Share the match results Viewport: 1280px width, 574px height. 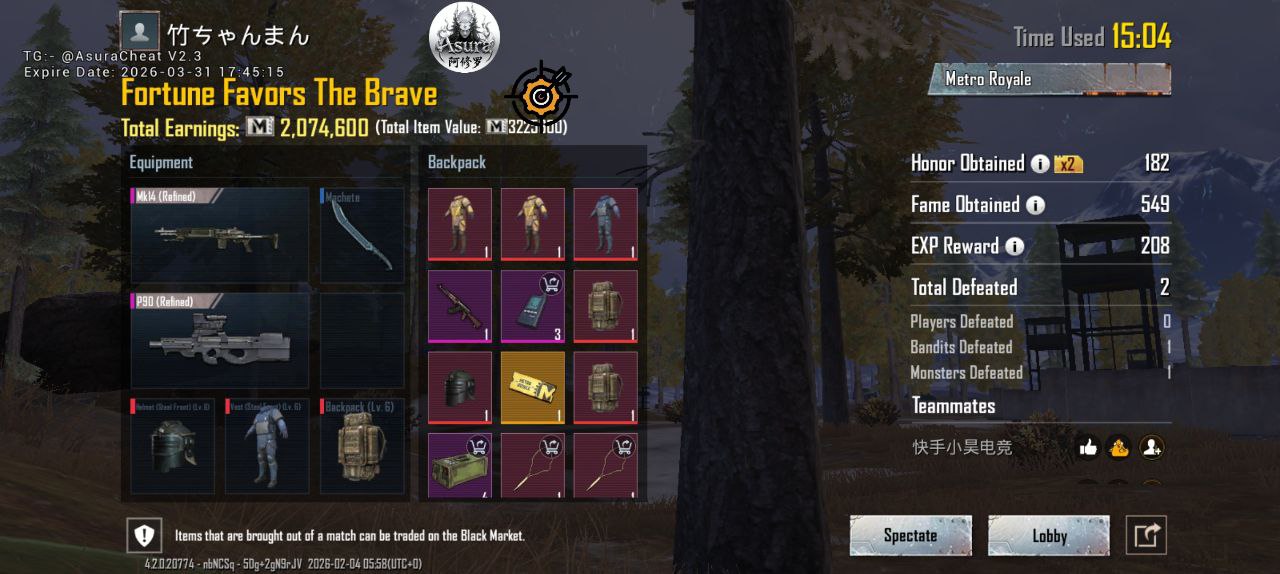(x=1146, y=536)
